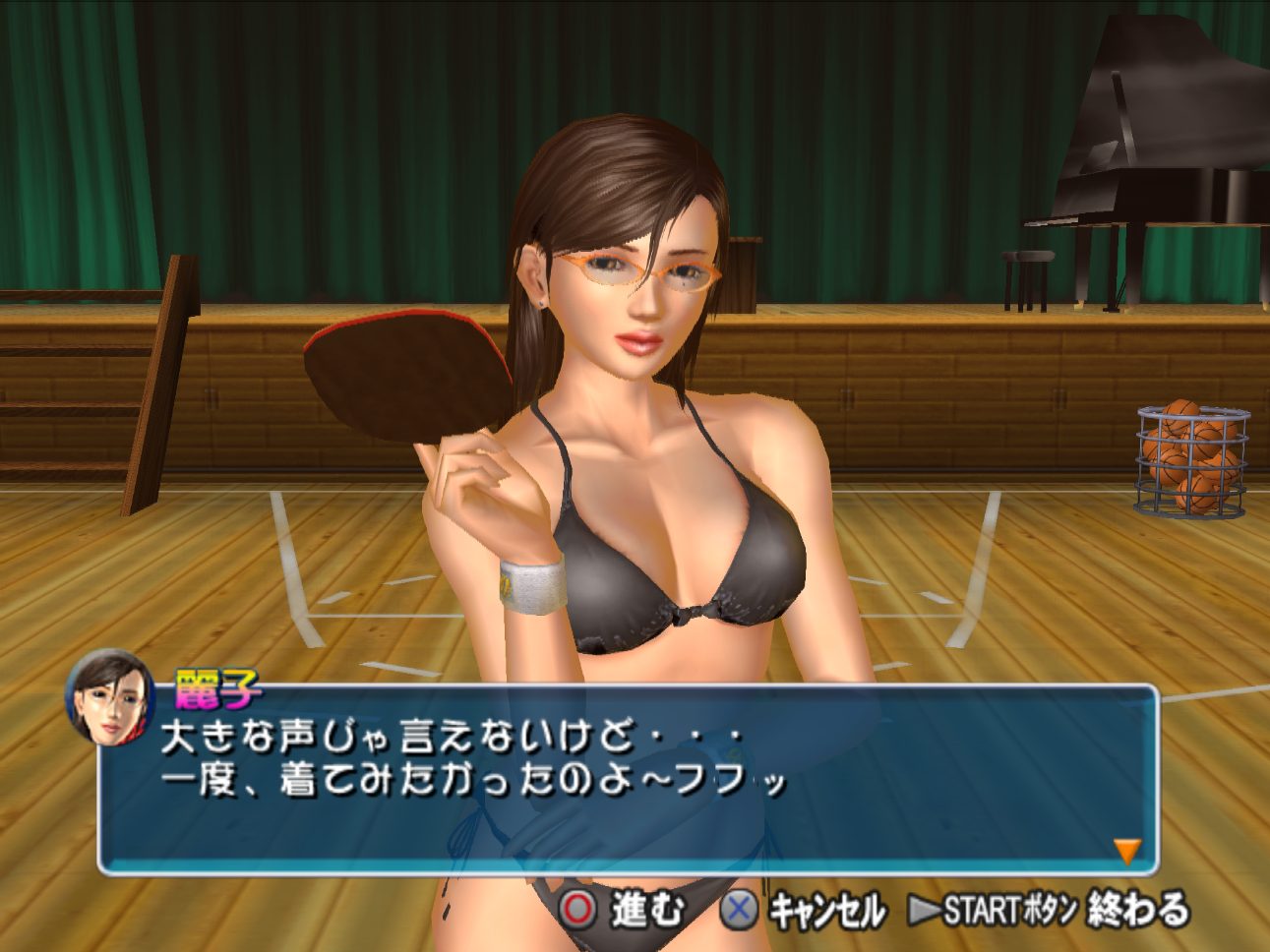
Task: Advance dialogue with the orange arrow indicator
Action: tap(1126, 850)
